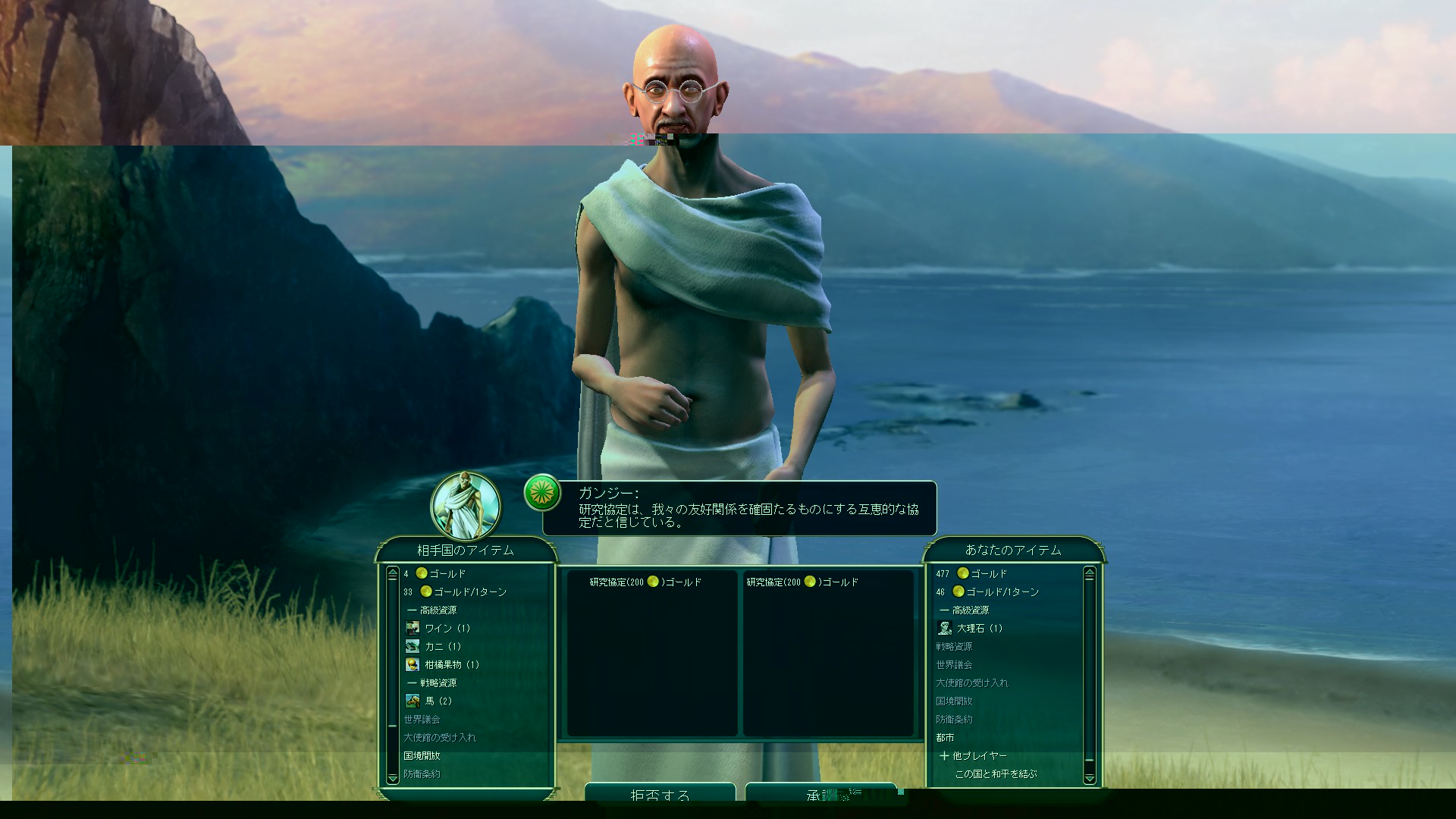1456x819 pixels.
Task: Click the accept button beside 拒否する
Action: [x=821, y=795]
